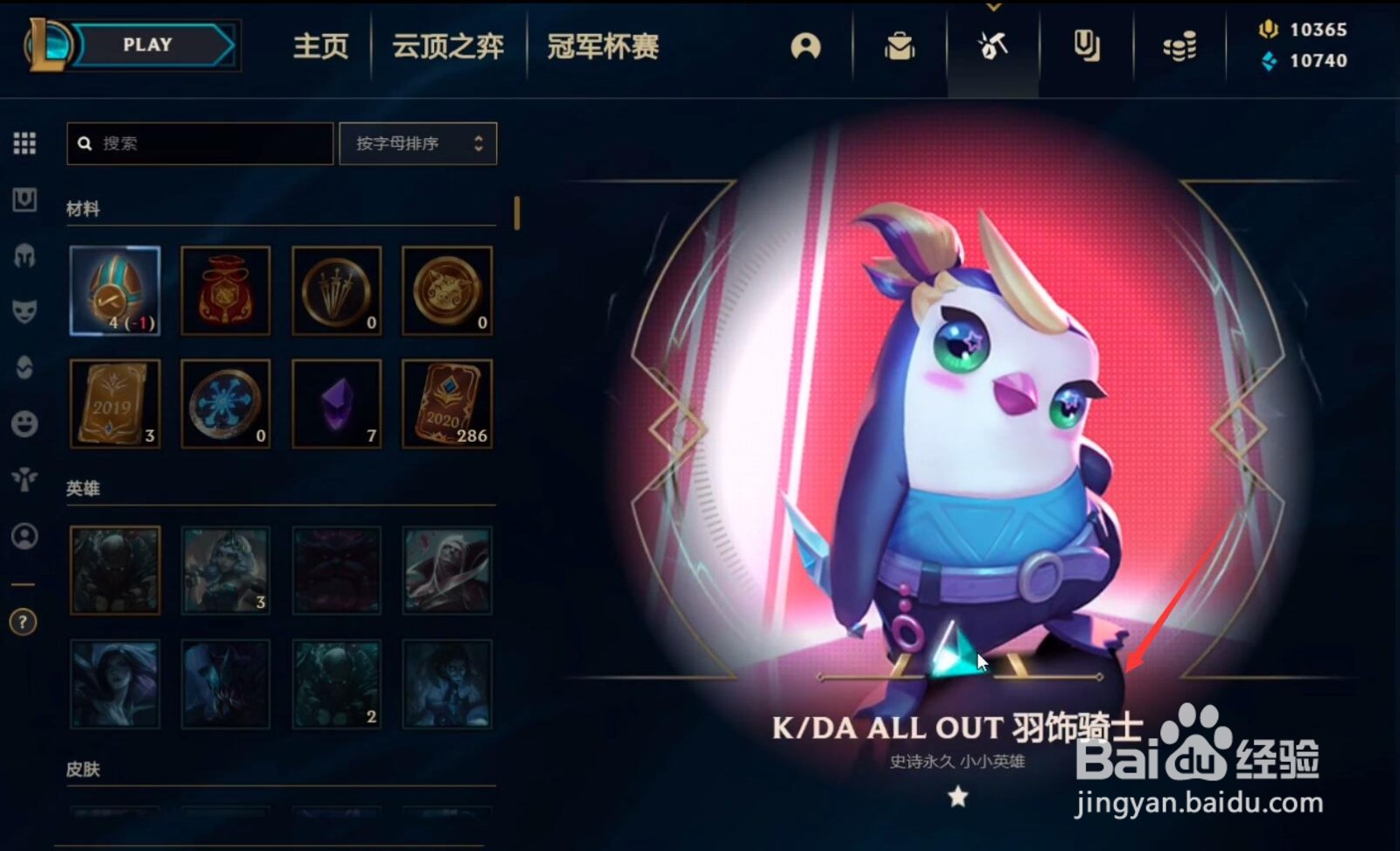Click the summoner icons tree symbol in sidebar
1400x851 pixels.
click(x=24, y=479)
